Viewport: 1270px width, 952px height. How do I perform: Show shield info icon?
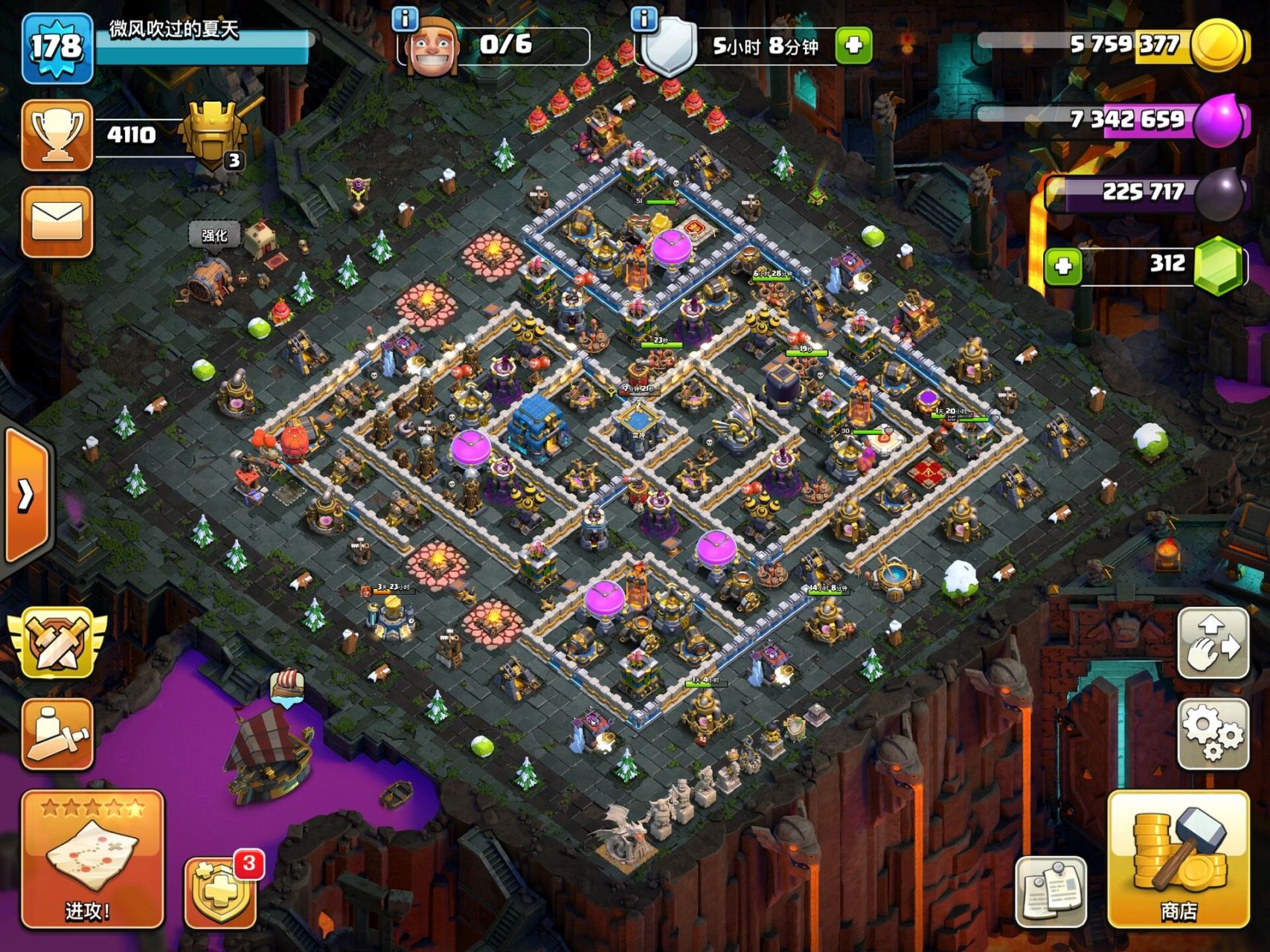coord(644,18)
